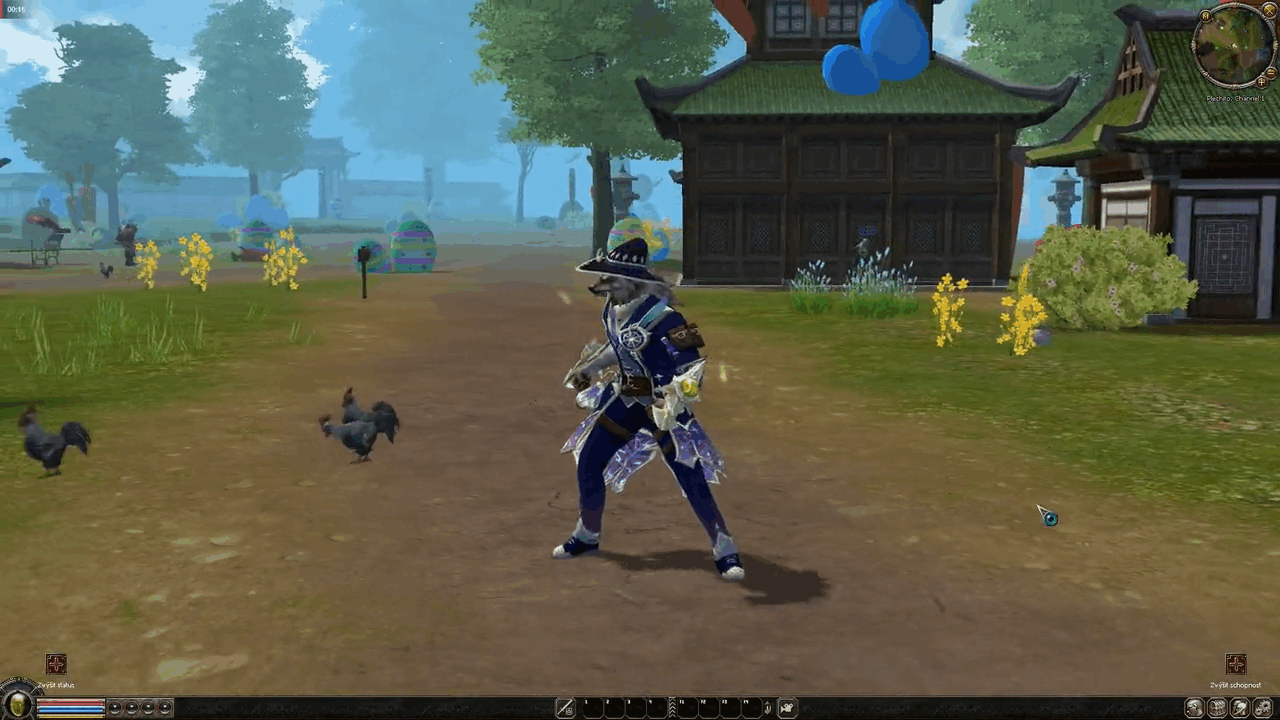This screenshot has width=1280, height=720.
Task: Open the inventory bag icon at bottom right
Action: 1217,707
